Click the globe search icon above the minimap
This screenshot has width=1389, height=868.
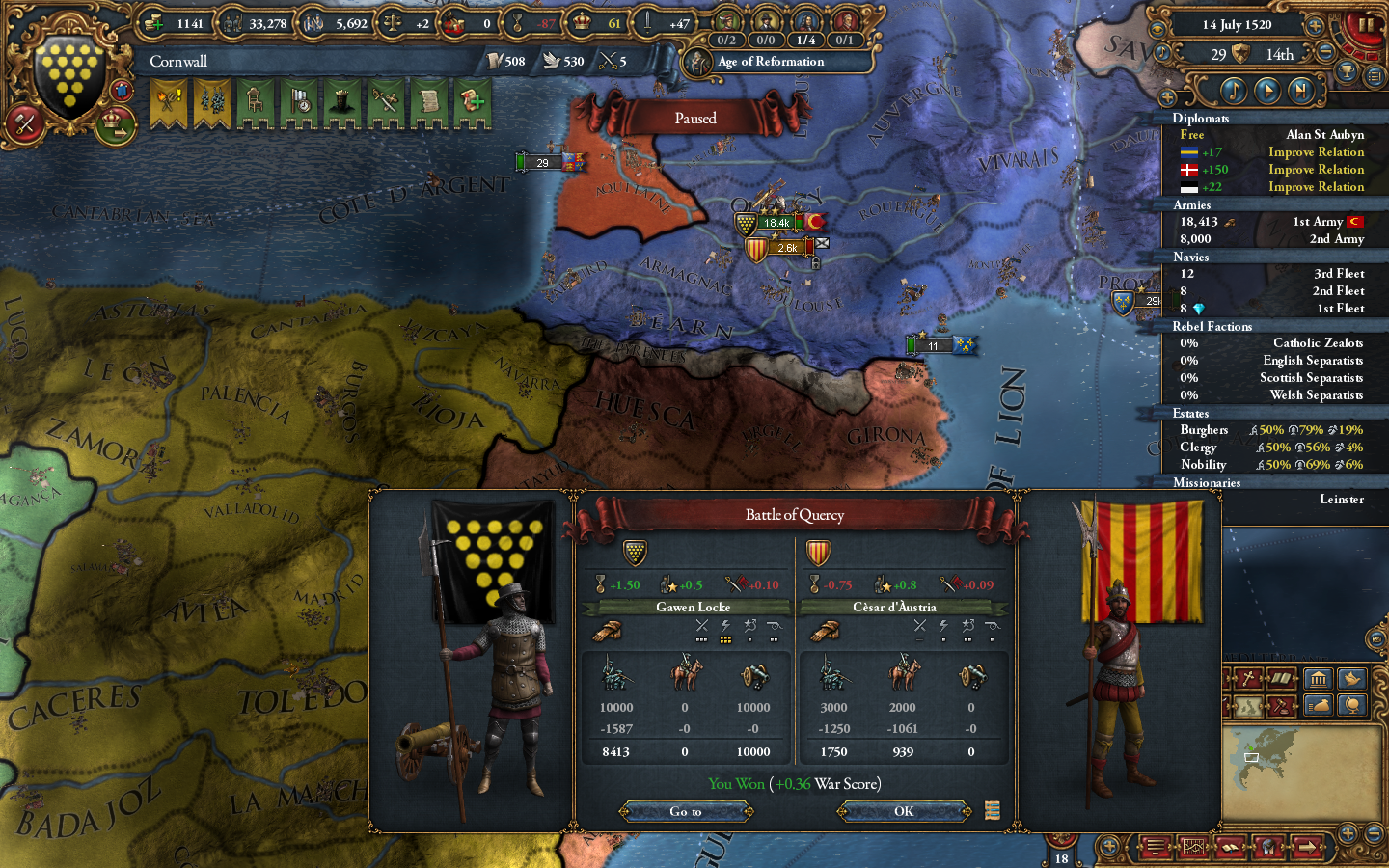[x=1352, y=705]
